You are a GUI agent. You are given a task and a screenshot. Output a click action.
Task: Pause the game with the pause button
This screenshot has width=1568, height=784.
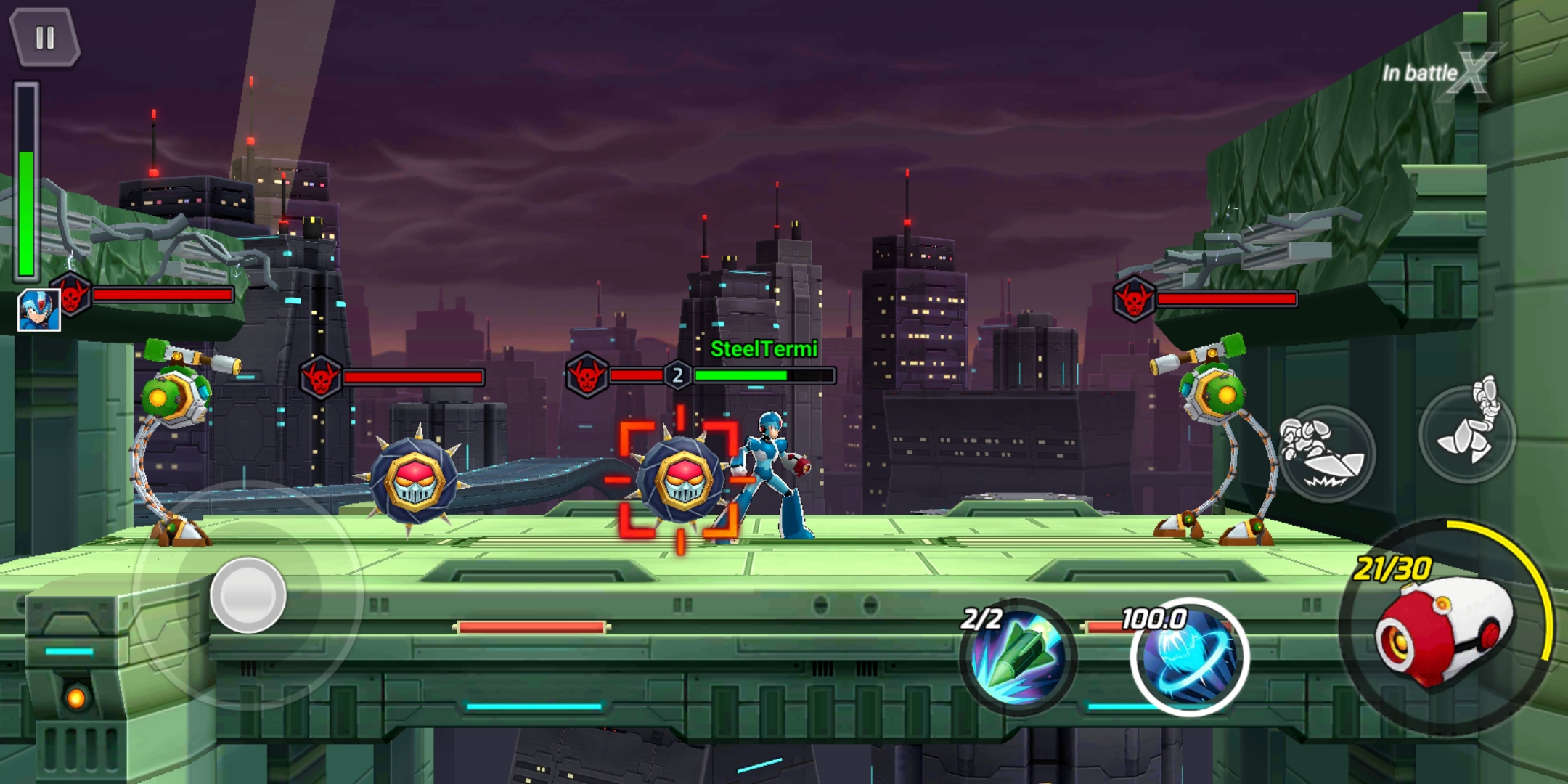[x=45, y=38]
